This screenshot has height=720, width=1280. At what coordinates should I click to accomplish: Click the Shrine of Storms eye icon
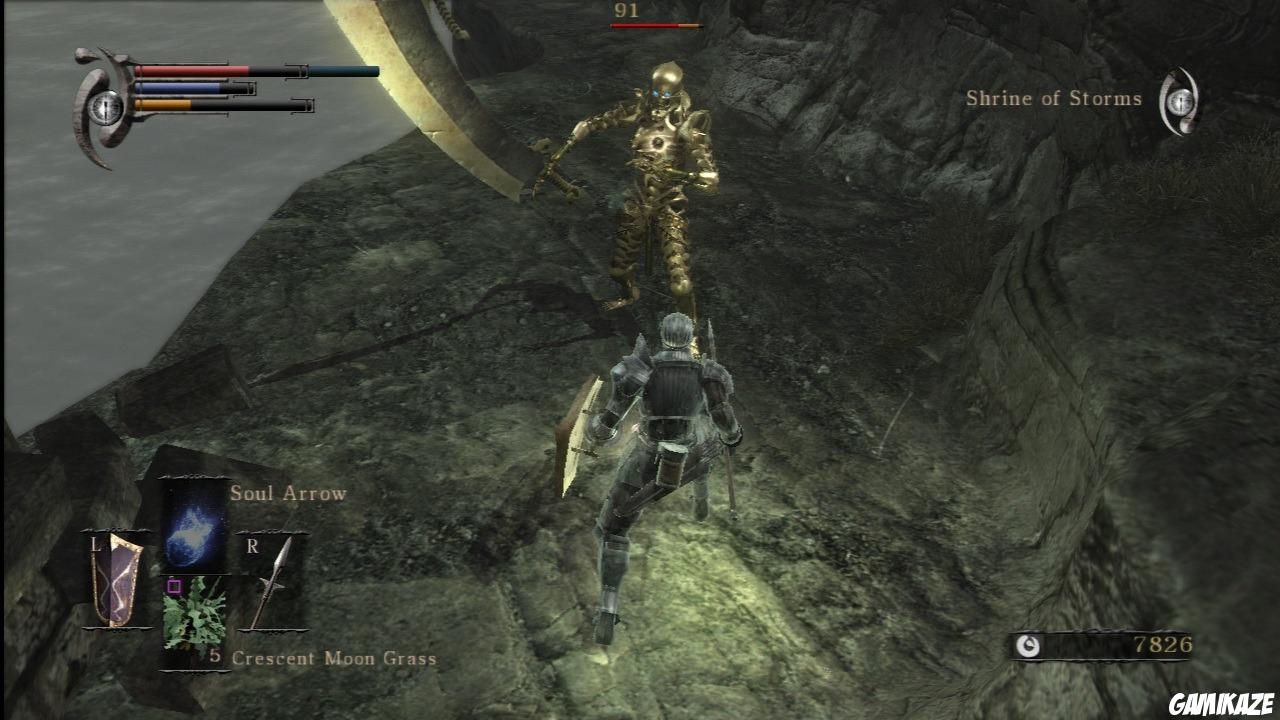pyautogui.click(x=1180, y=99)
